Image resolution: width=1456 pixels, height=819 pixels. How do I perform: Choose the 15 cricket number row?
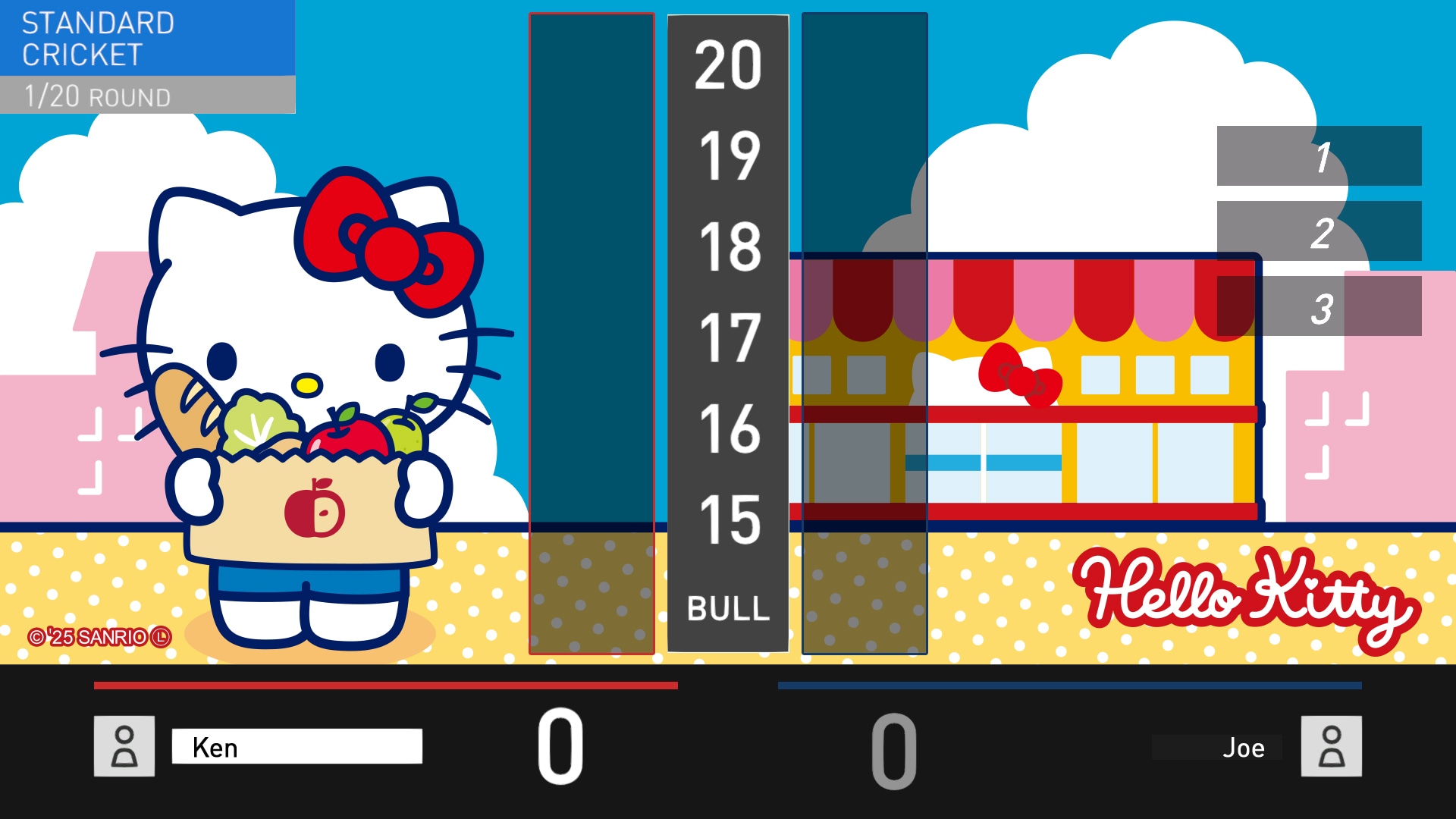tap(728, 520)
